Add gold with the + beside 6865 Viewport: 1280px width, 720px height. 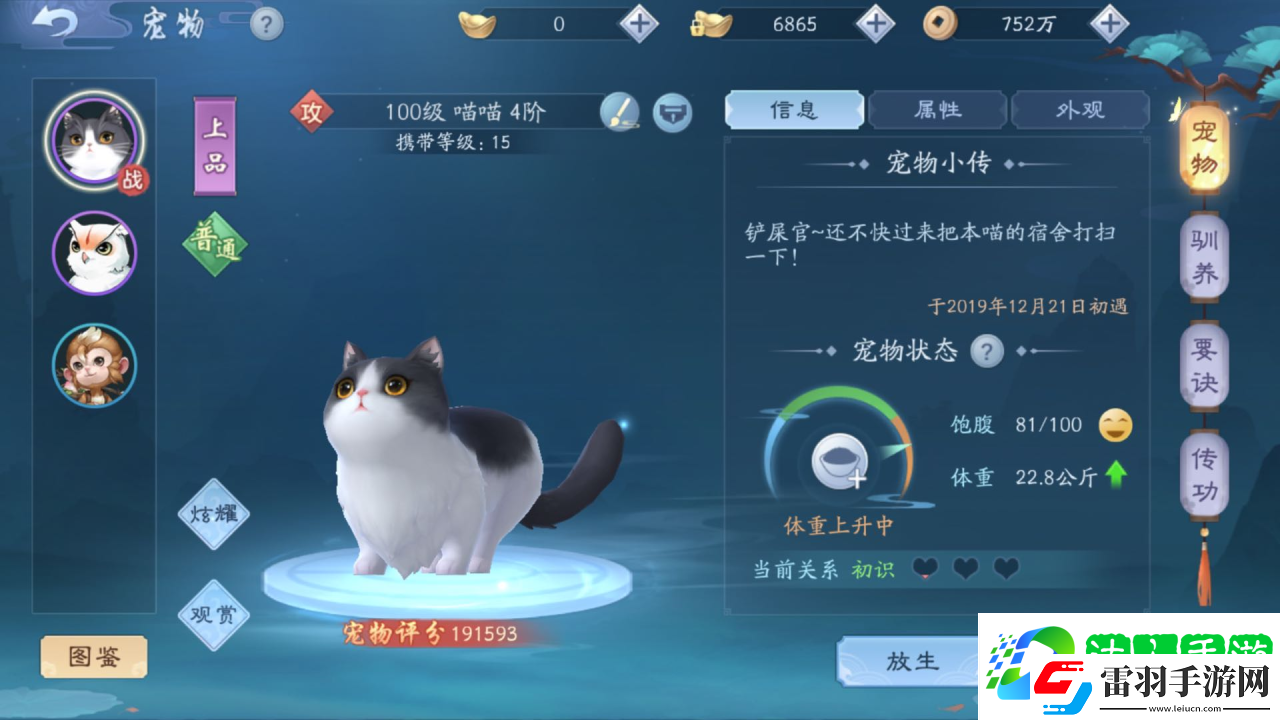click(874, 24)
